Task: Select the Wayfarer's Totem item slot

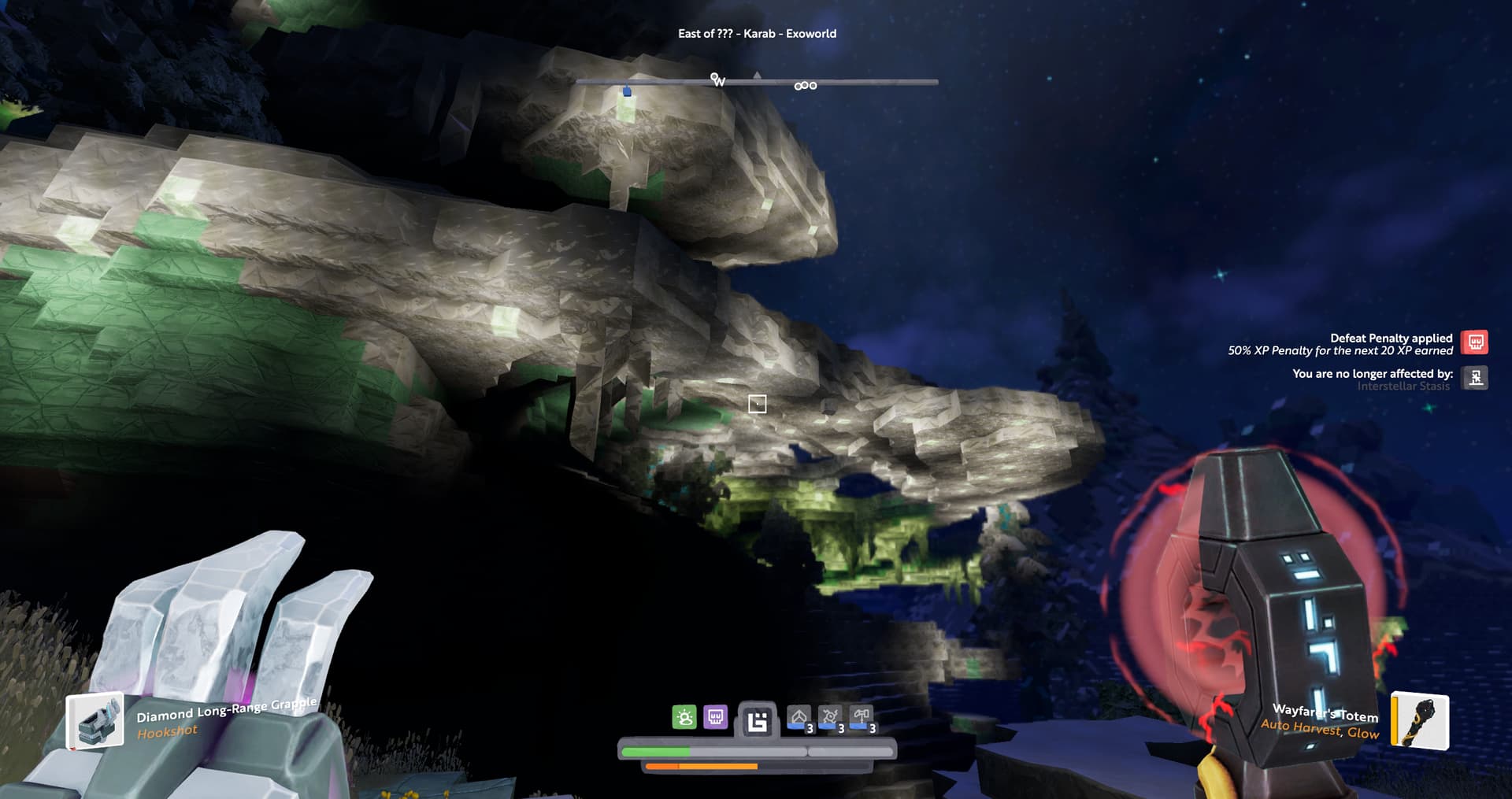Action: (x=1419, y=720)
